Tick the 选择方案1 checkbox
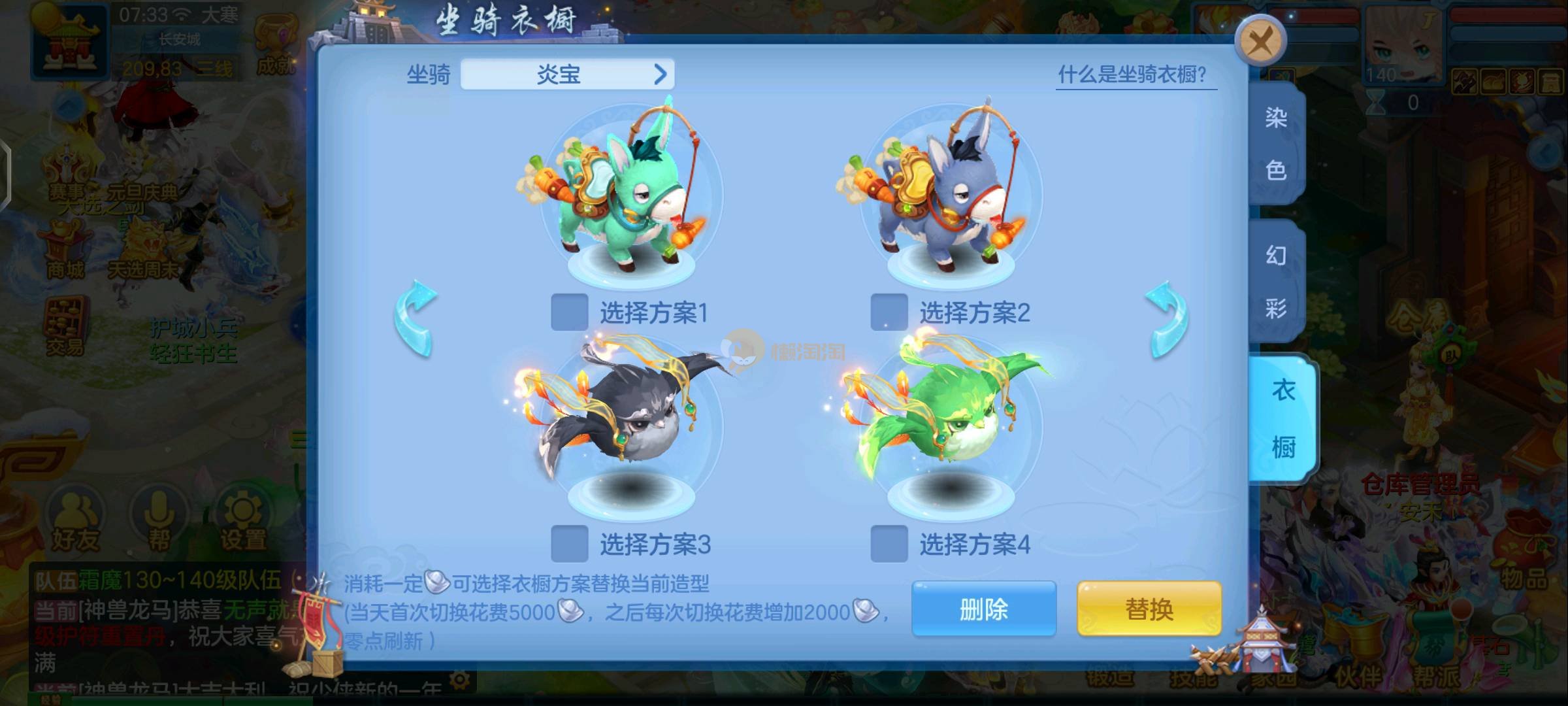Image resolution: width=1568 pixels, height=706 pixels. 569,312
